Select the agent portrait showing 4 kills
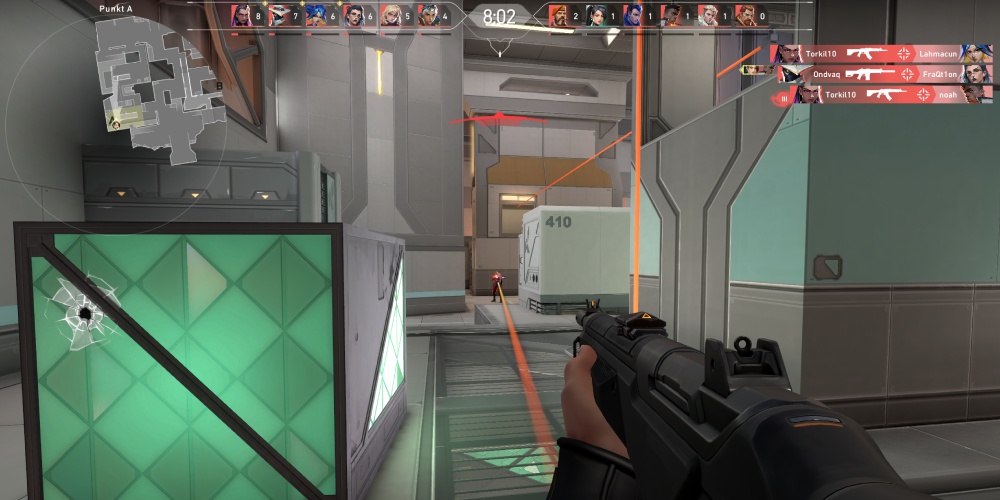 coord(428,15)
